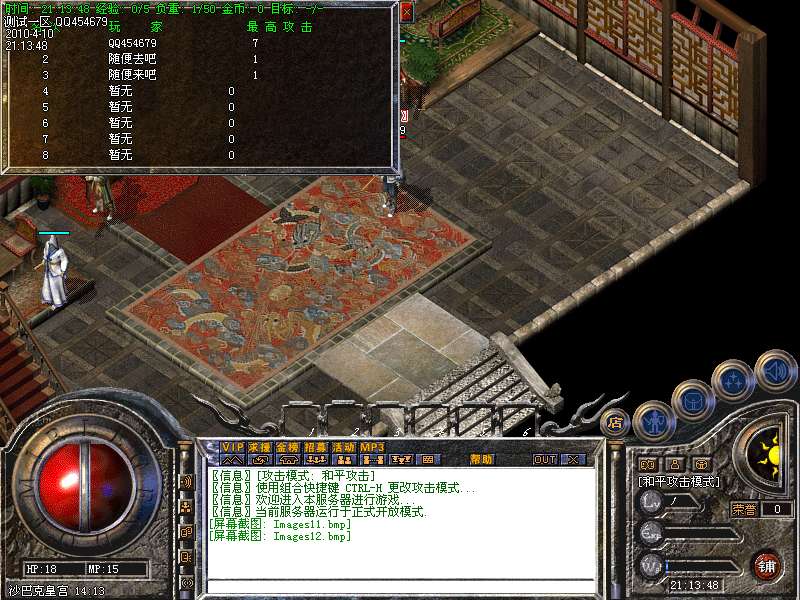
Task: Open the VIP tab above chat
Action: pos(233,446)
